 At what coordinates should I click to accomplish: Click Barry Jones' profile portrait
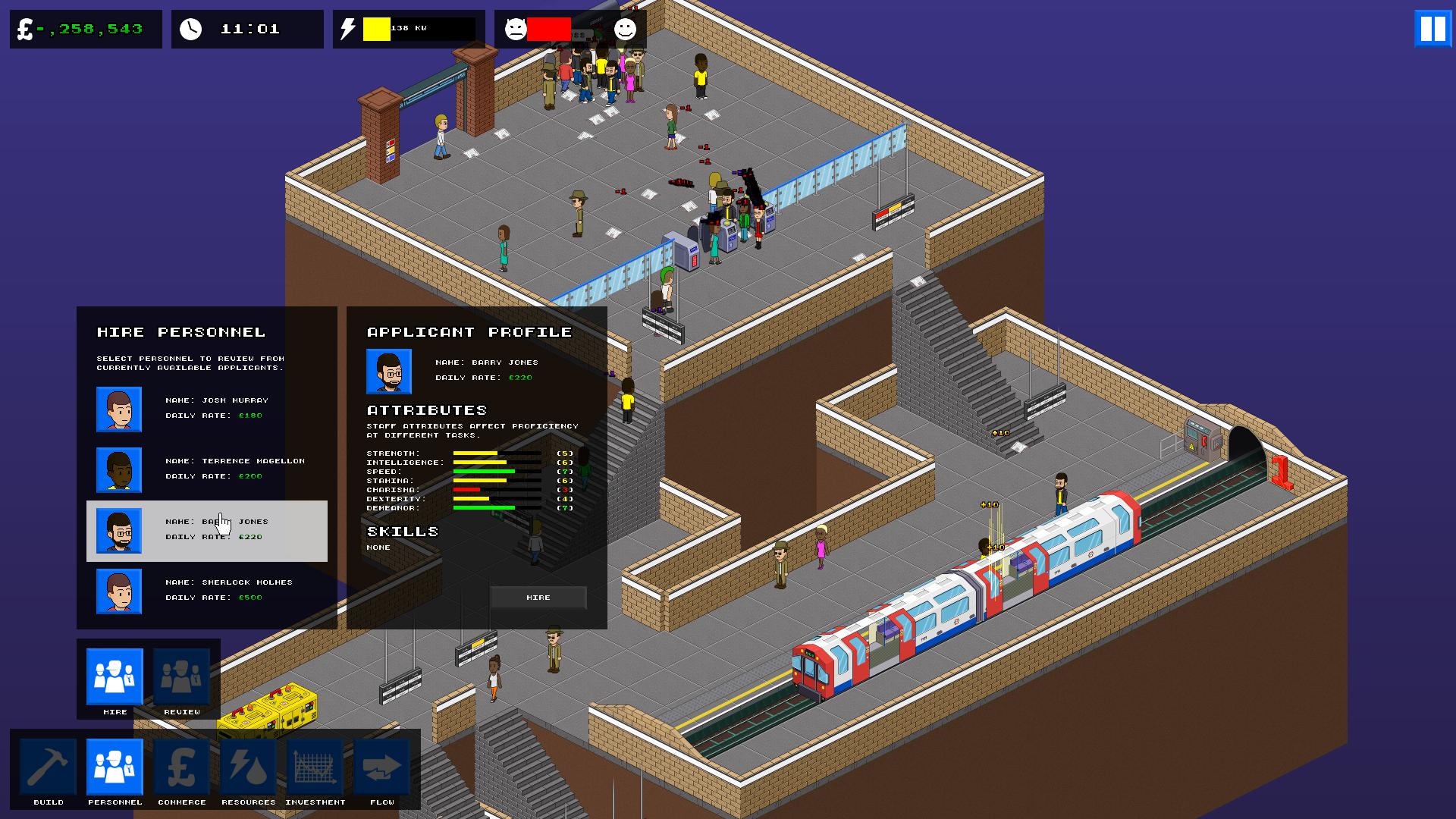(x=388, y=370)
